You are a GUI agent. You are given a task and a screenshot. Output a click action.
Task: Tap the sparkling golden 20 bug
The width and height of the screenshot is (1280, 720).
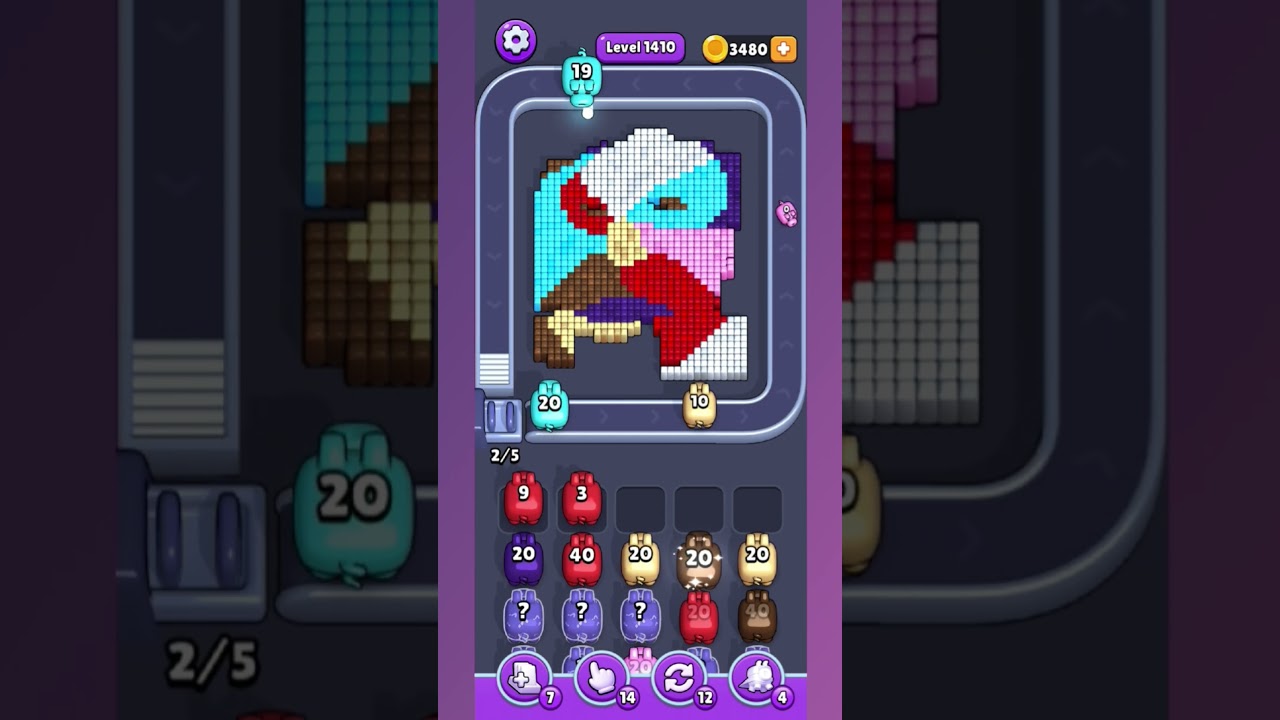[699, 559]
